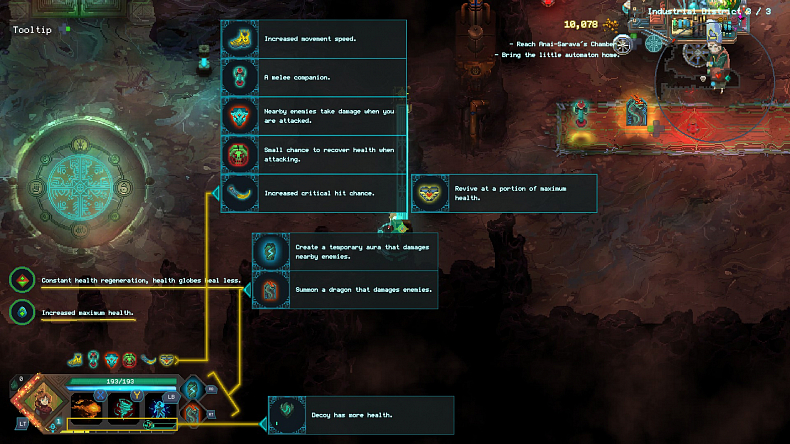
Task: Select the temporary damaging aura icon
Action: coord(271,251)
